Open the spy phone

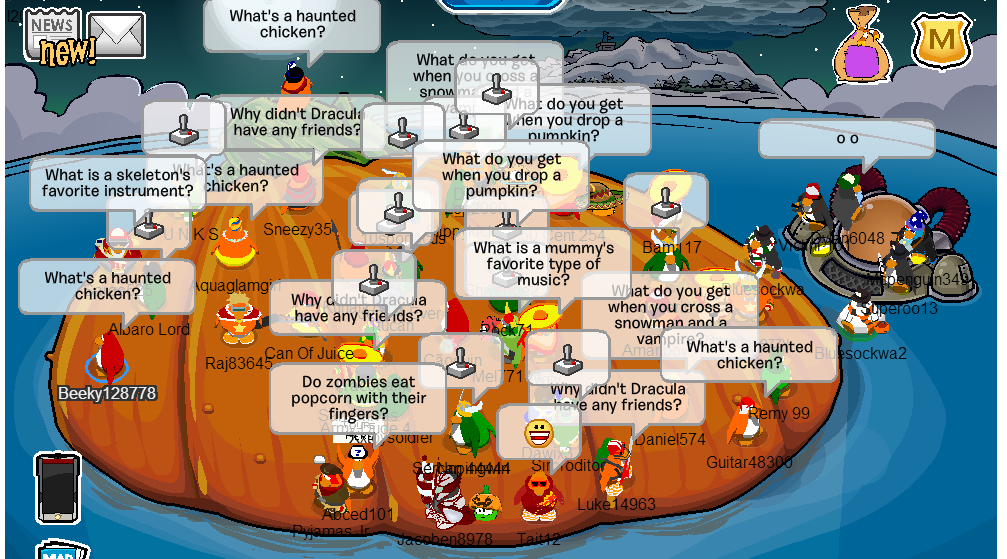click(58, 488)
